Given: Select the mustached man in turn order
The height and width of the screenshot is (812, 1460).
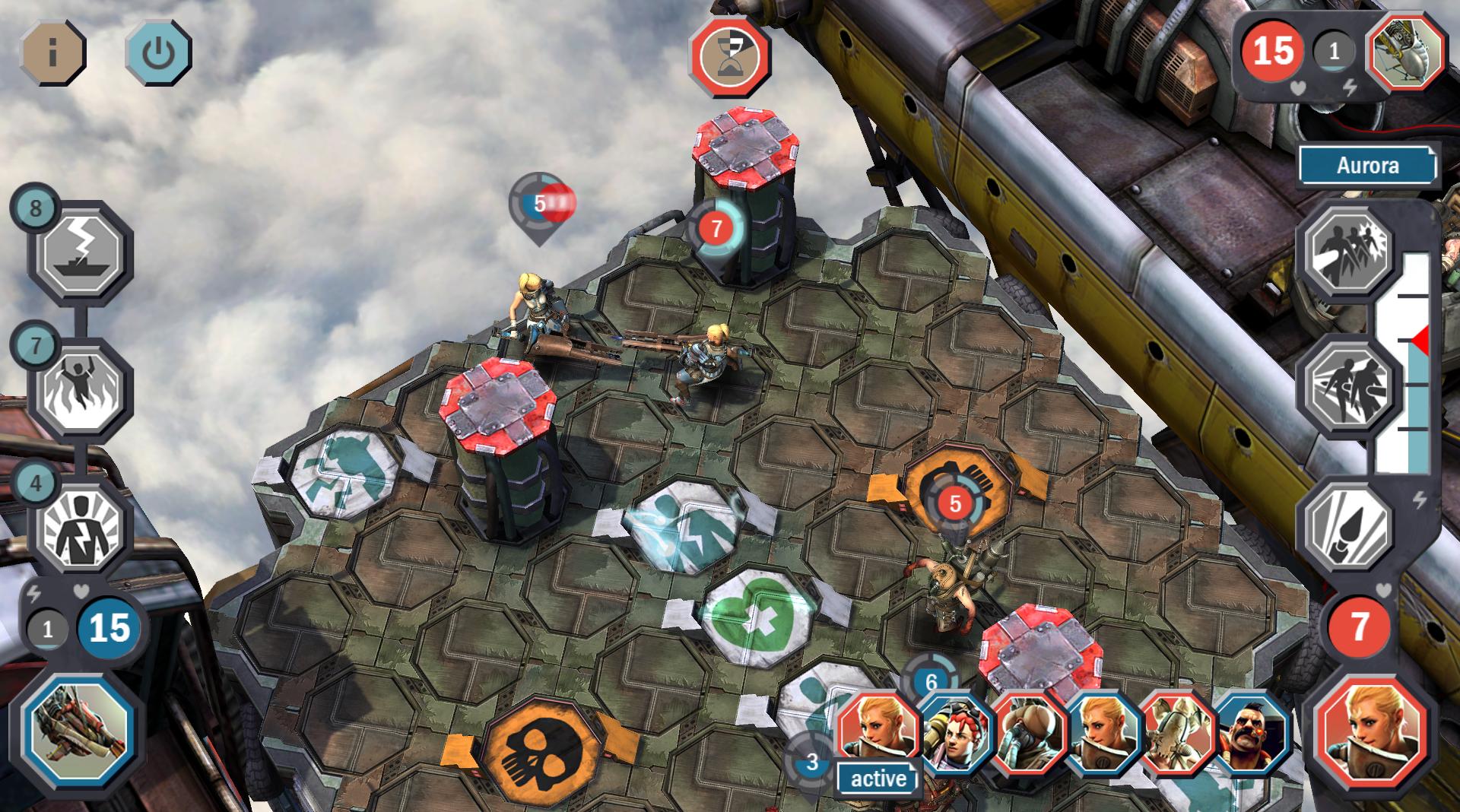Looking at the screenshot, I should 1251,731.
